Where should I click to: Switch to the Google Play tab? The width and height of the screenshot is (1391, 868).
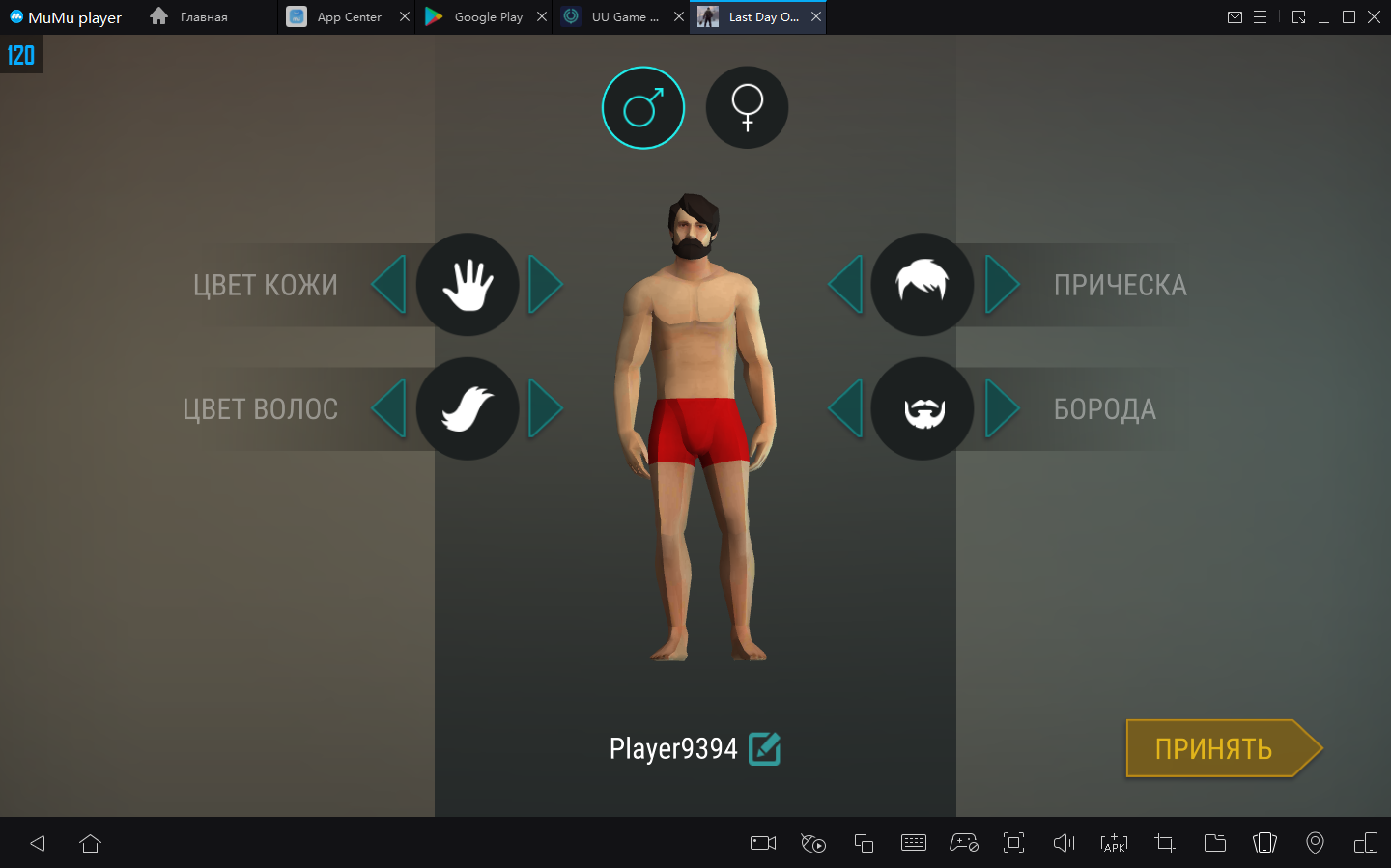476,17
